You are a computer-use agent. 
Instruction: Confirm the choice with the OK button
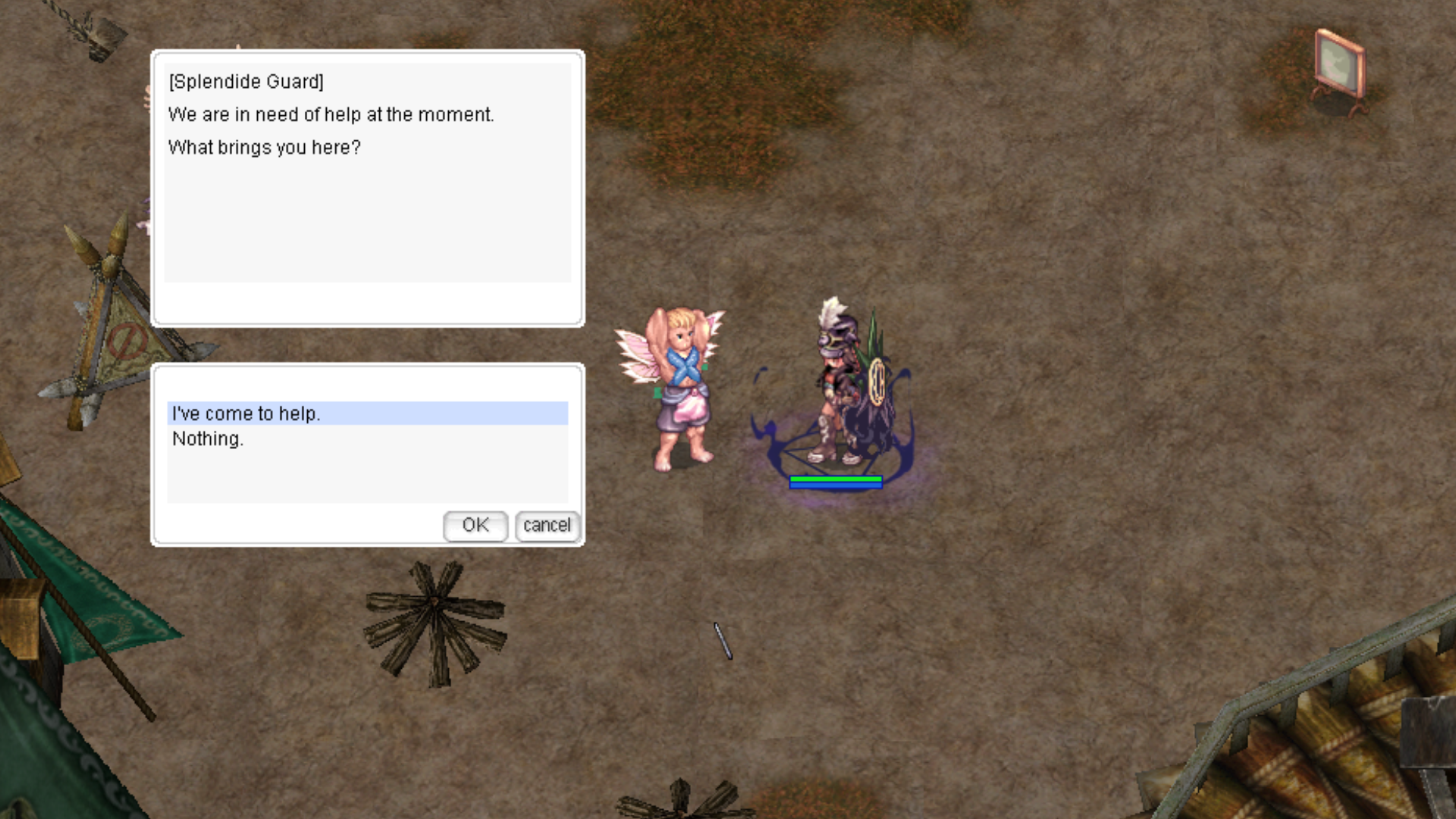pyautogui.click(x=475, y=526)
